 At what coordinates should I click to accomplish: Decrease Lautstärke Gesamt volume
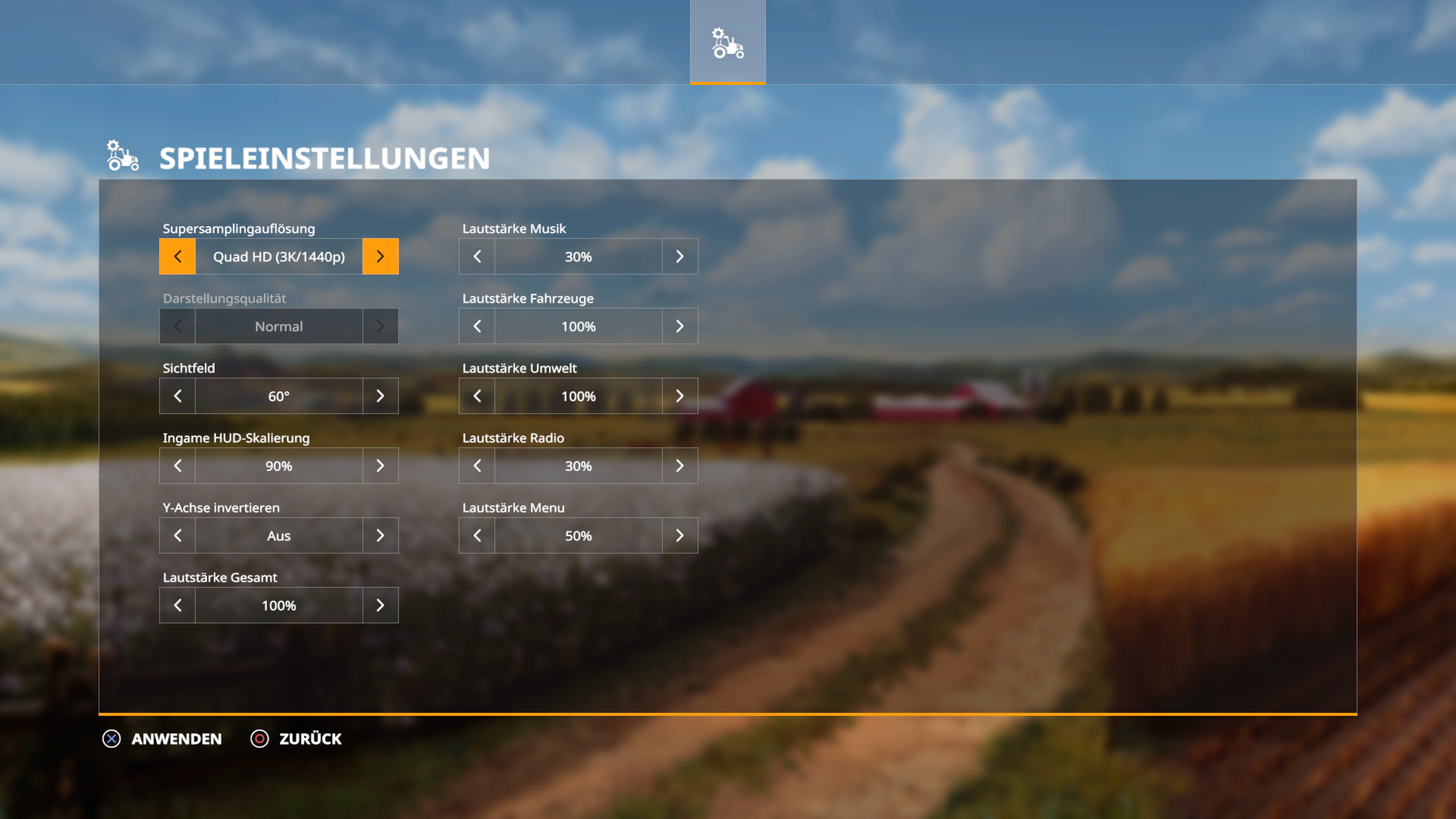(177, 606)
